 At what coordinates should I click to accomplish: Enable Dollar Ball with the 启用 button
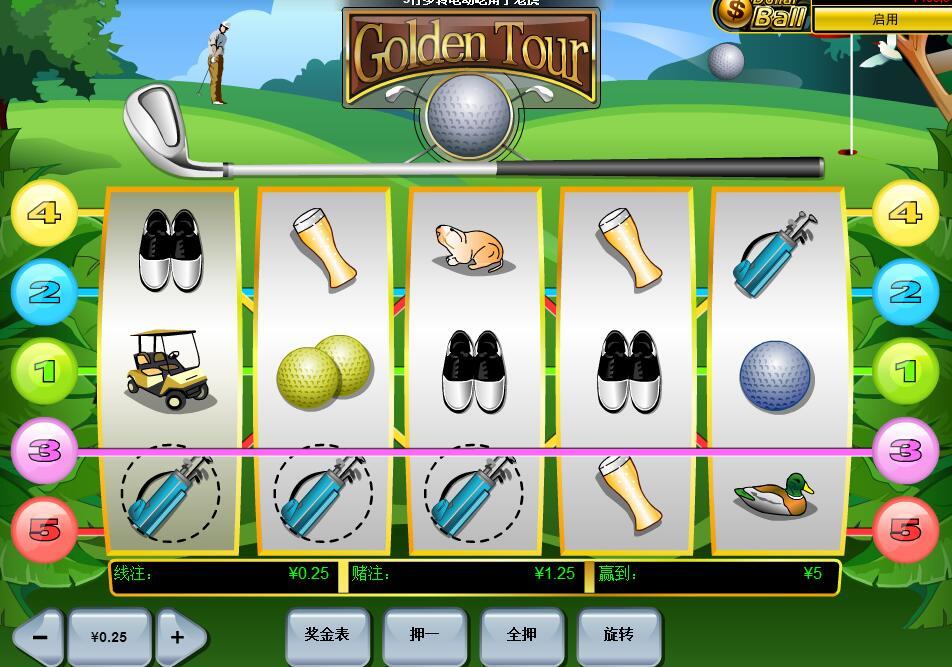click(884, 19)
